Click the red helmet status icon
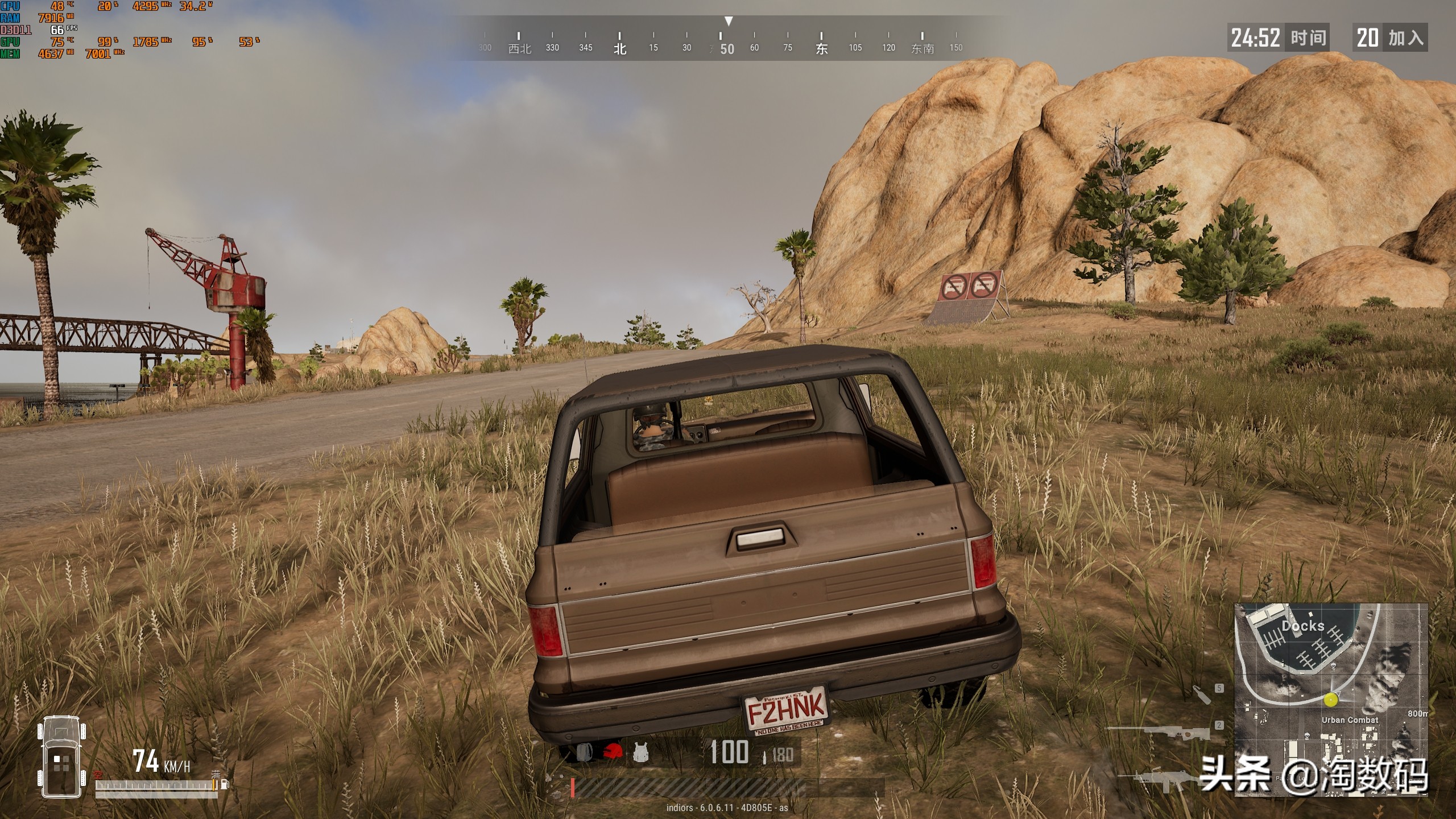 612,752
